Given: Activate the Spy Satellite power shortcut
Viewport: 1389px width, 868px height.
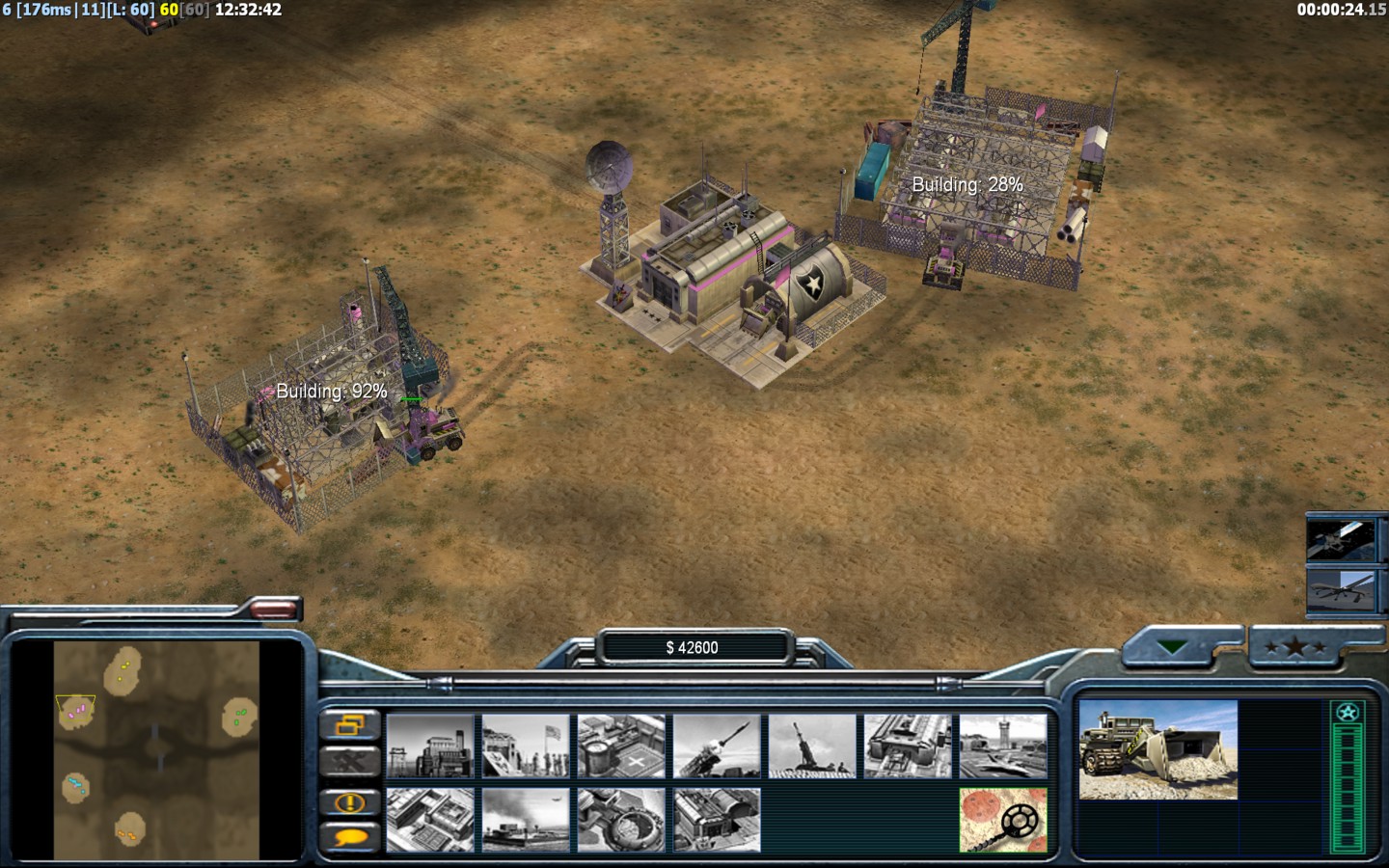Looking at the screenshot, I should pos(1341,539).
